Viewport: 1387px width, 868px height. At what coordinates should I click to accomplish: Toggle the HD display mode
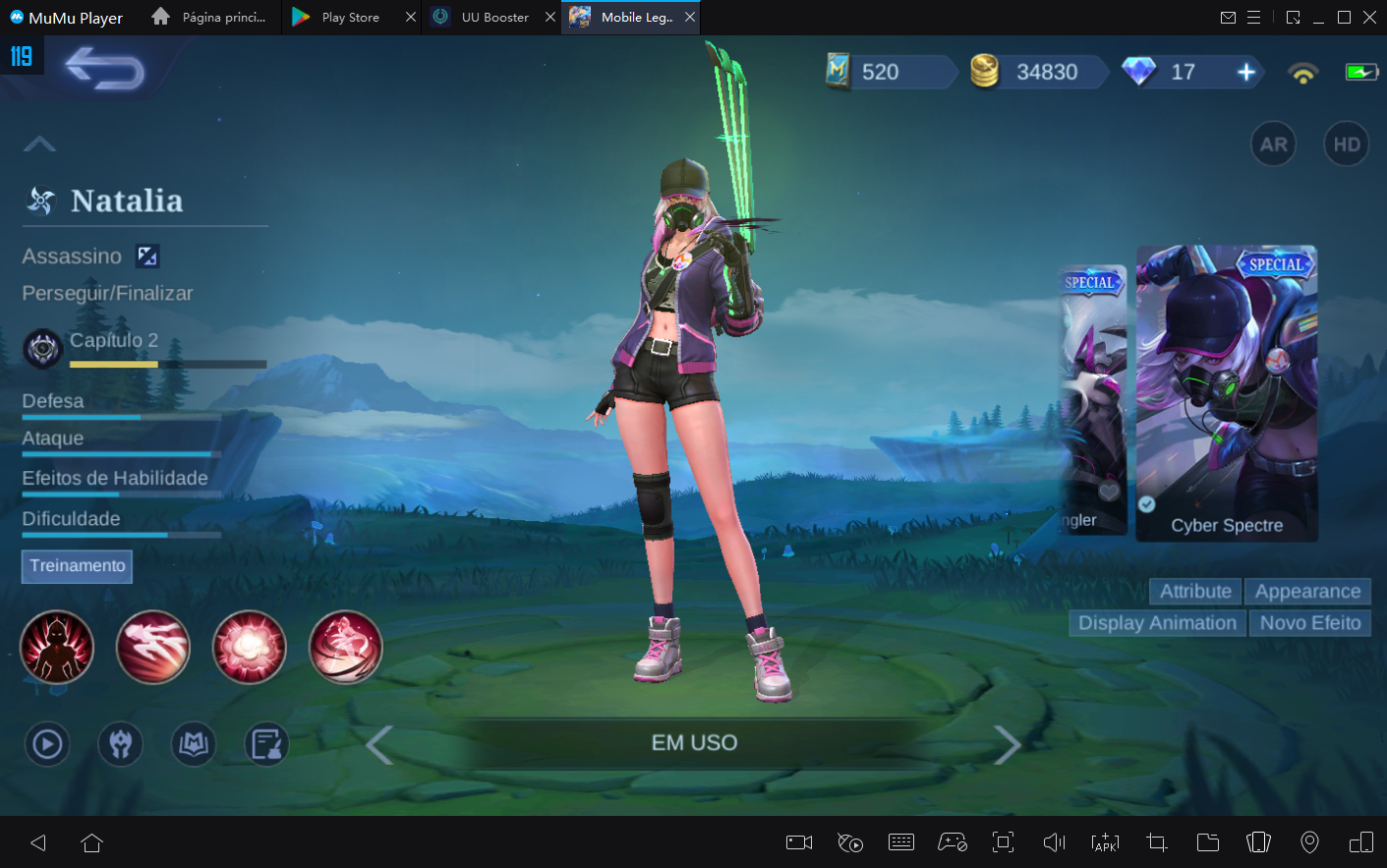(1346, 144)
